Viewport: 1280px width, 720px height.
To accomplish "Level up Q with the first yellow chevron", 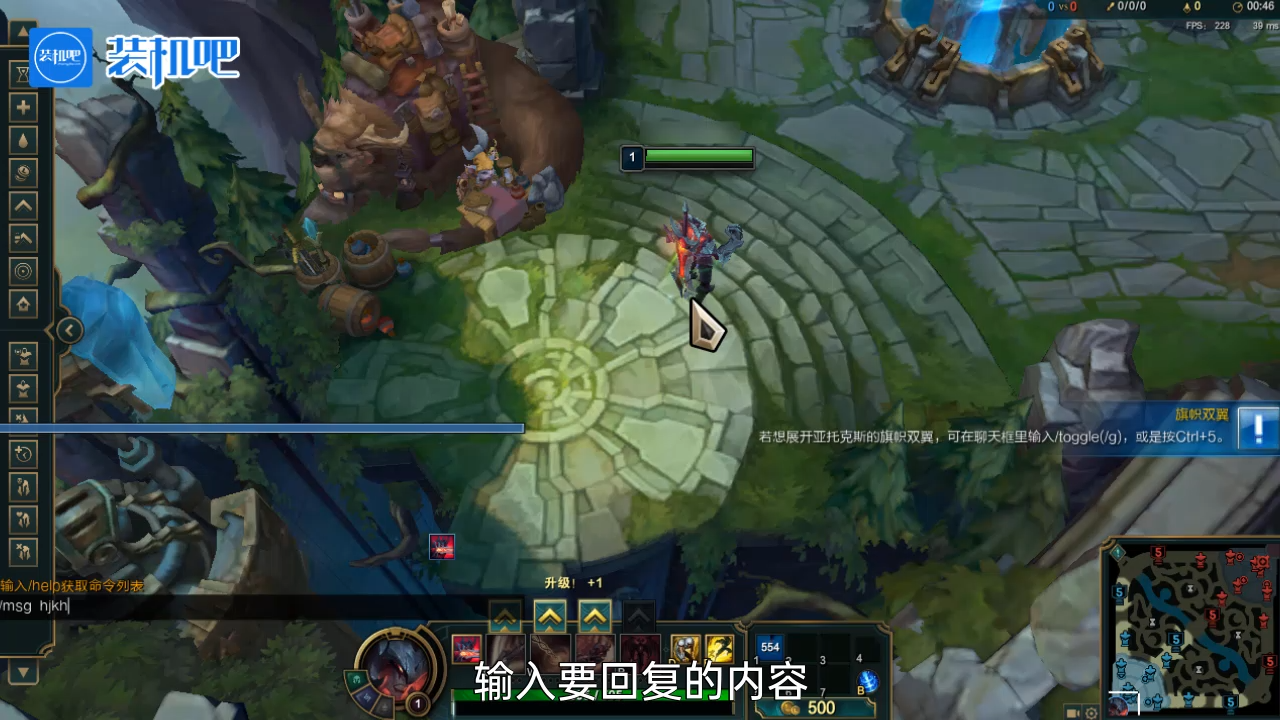I will pyautogui.click(x=505, y=616).
